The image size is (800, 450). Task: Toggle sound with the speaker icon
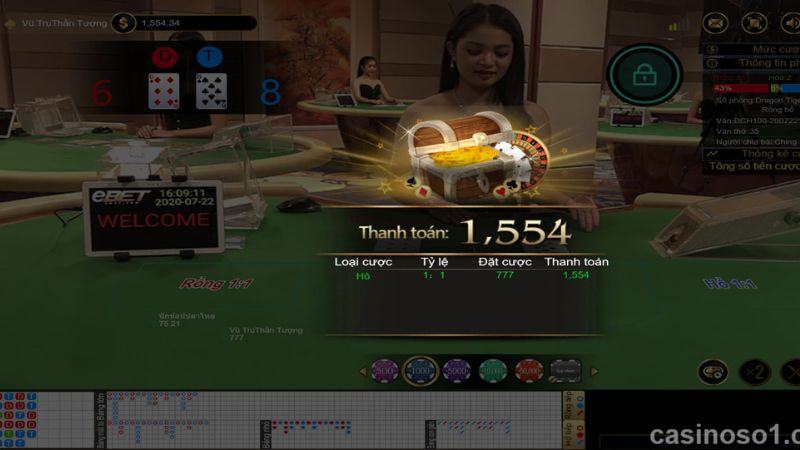pos(790,22)
